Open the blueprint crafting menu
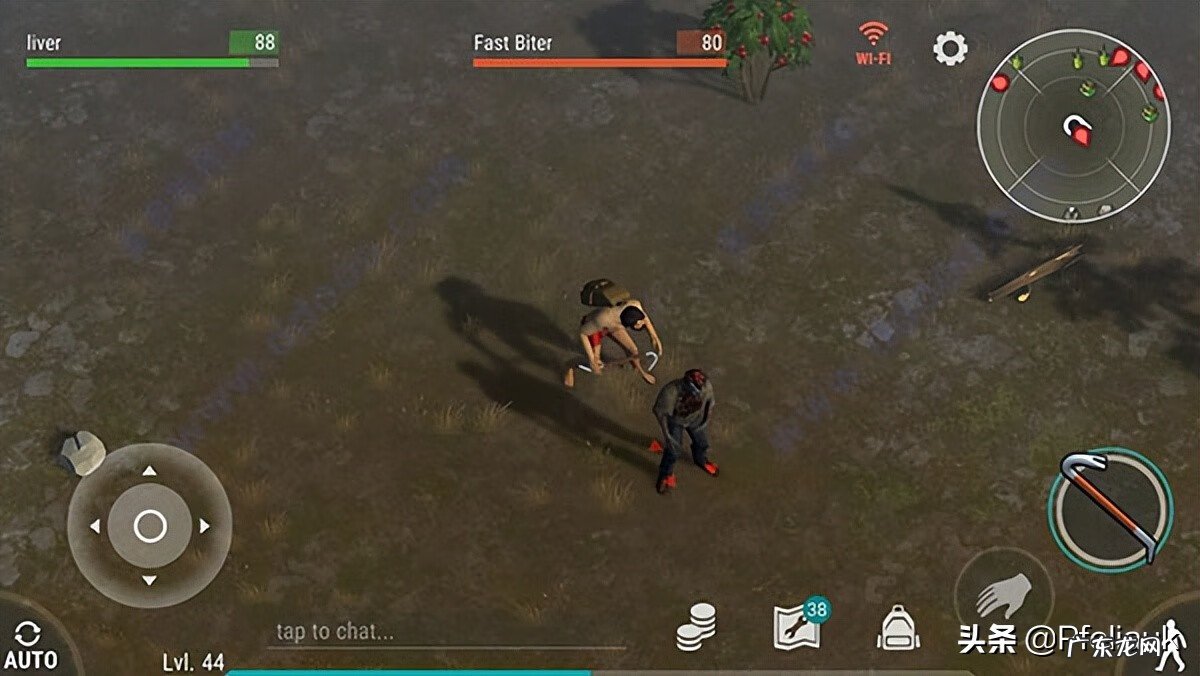This screenshot has height=676, width=1200. (x=798, y=627)
